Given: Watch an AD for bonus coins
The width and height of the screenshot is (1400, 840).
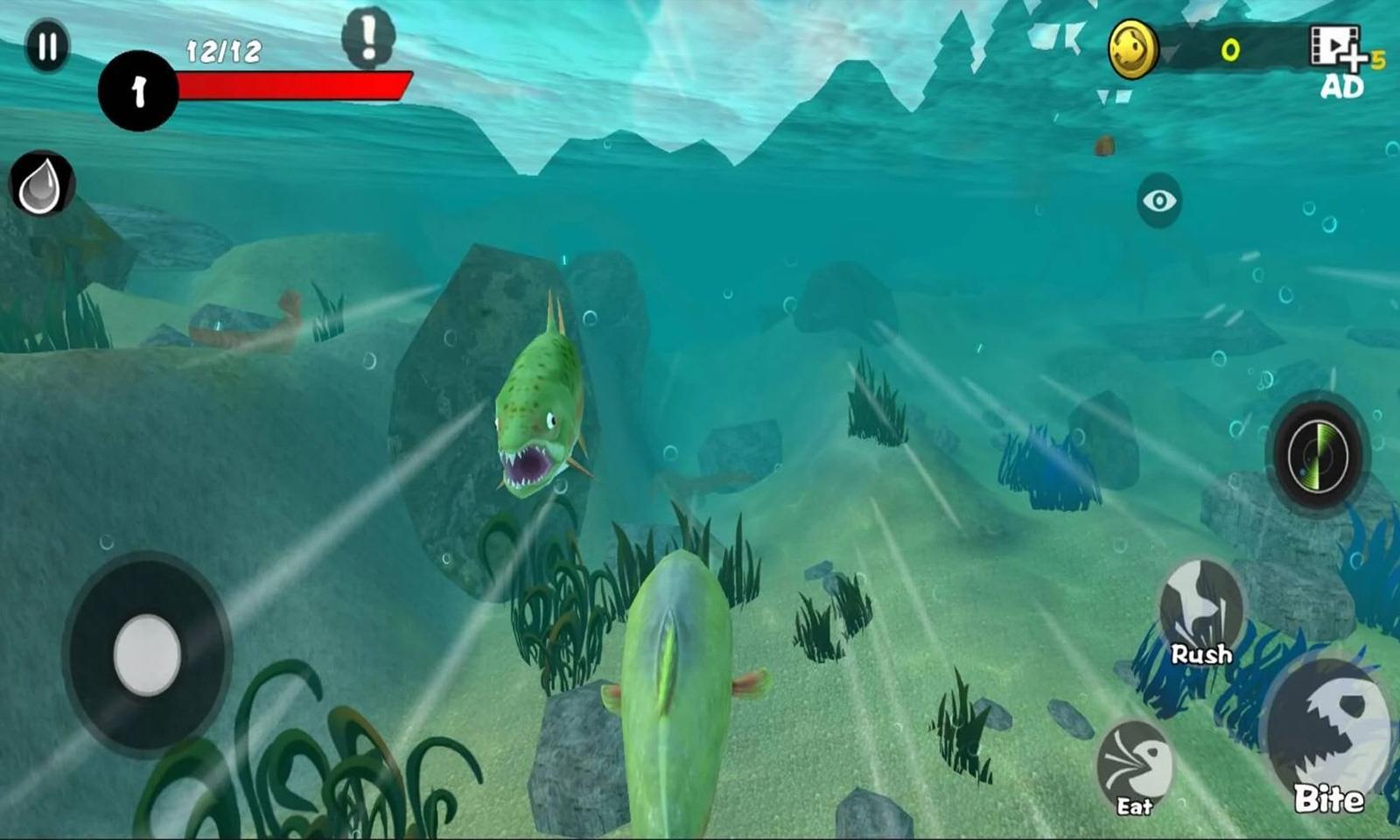Looking at the screenshot, I should click(x=1340, y=59).
